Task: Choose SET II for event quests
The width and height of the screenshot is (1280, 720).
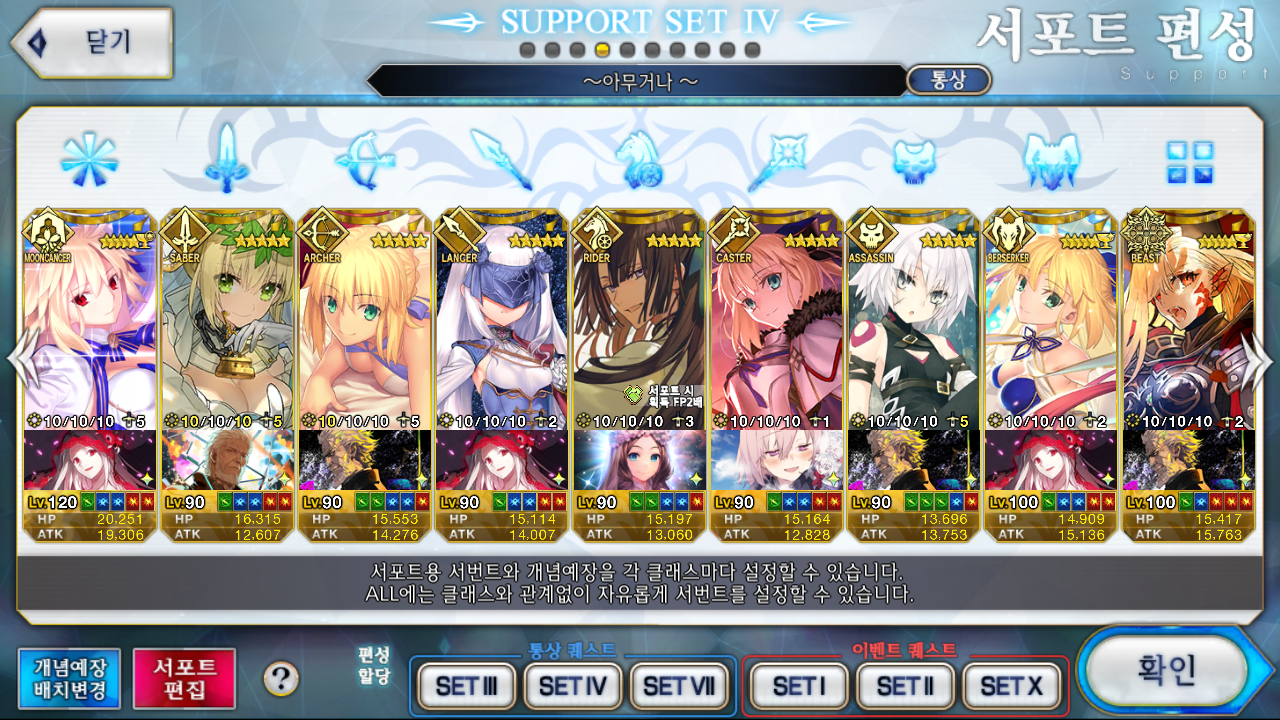Action: pyautogui.click(x=904, y=686)
